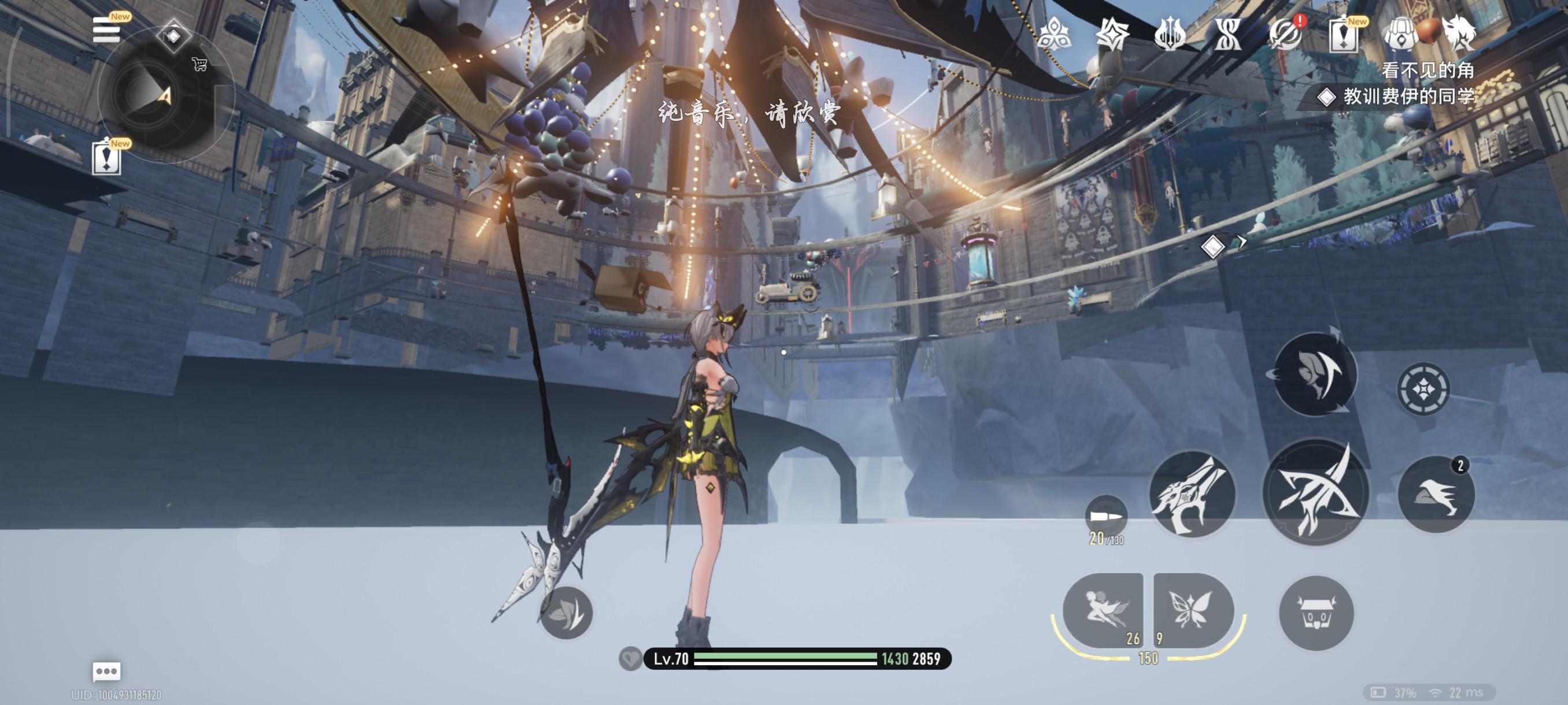Screen dimensions: 1568x705
Task: Tap the hourglass-shaped top bar icon
Action: point(1227,34)
